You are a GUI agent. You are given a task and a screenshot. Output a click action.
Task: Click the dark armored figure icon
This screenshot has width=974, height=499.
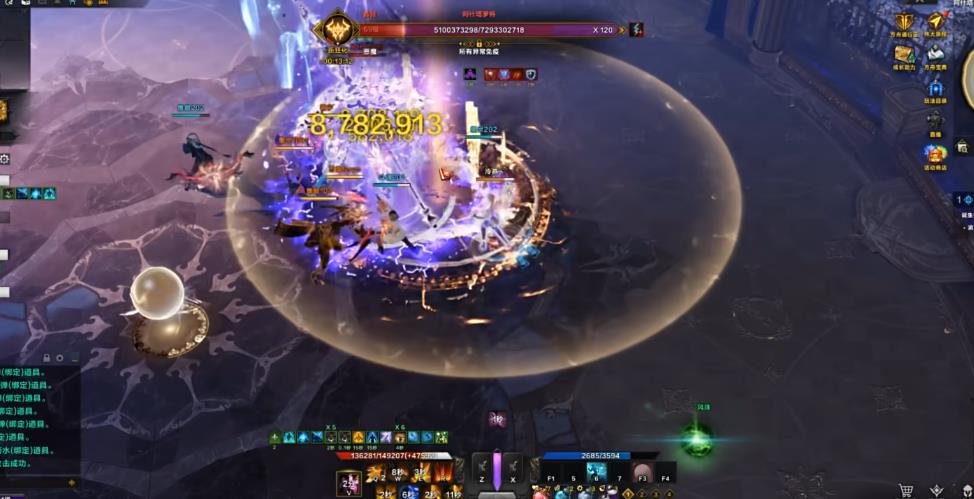(935, 120)
